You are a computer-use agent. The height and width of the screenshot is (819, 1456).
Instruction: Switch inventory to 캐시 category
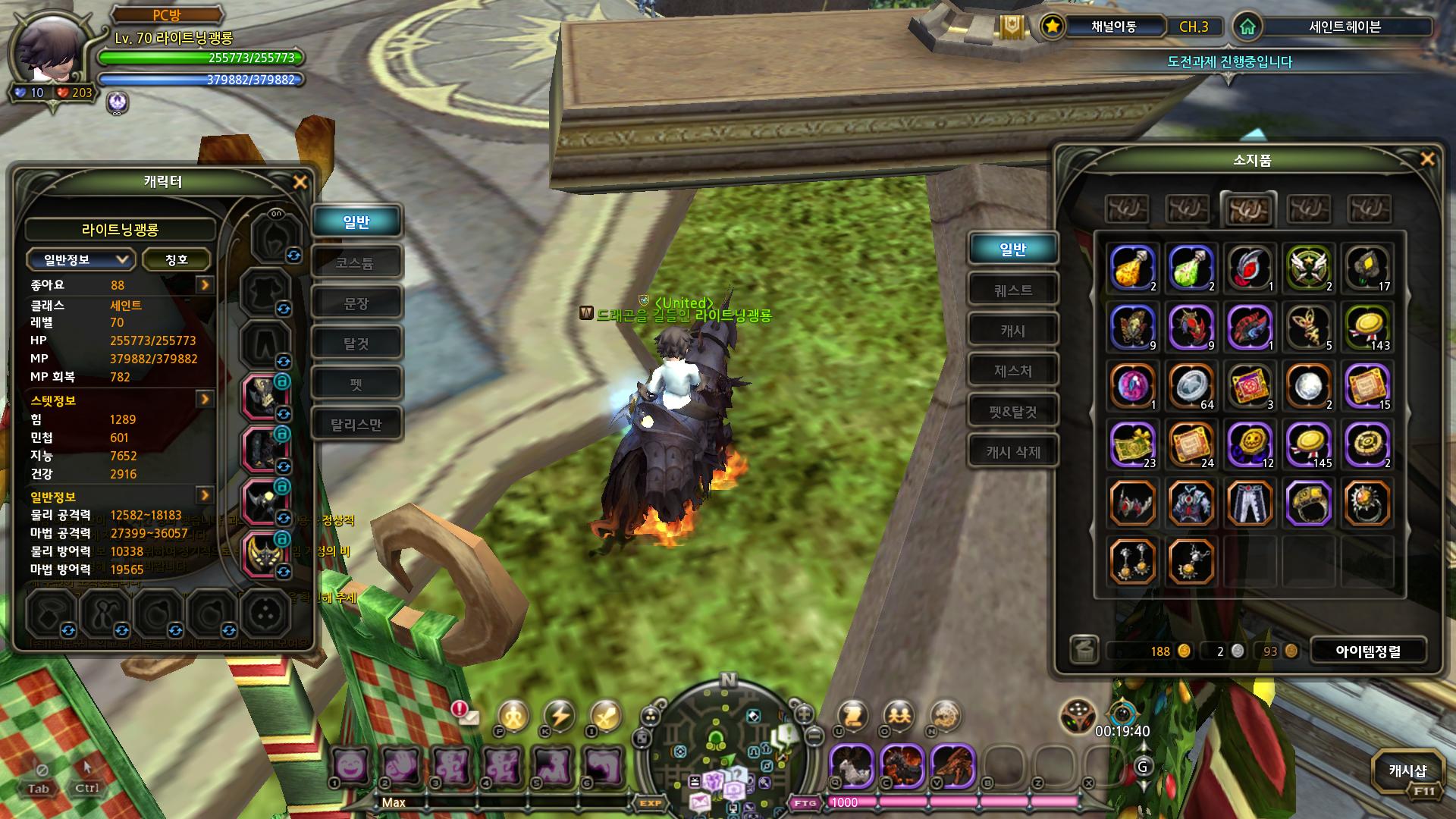click(1012, 331)
